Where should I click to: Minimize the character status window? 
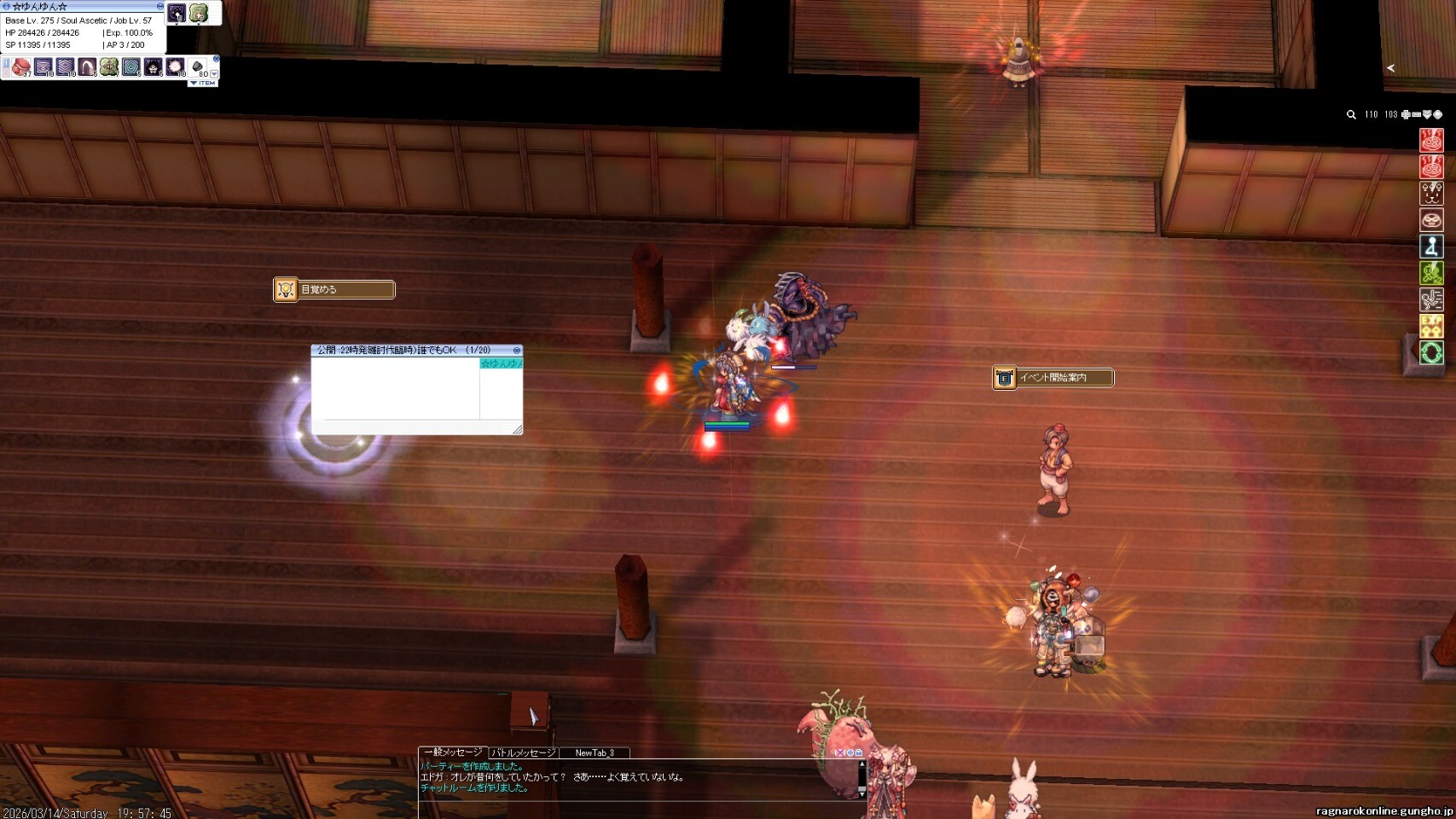[x=160, y=6]
